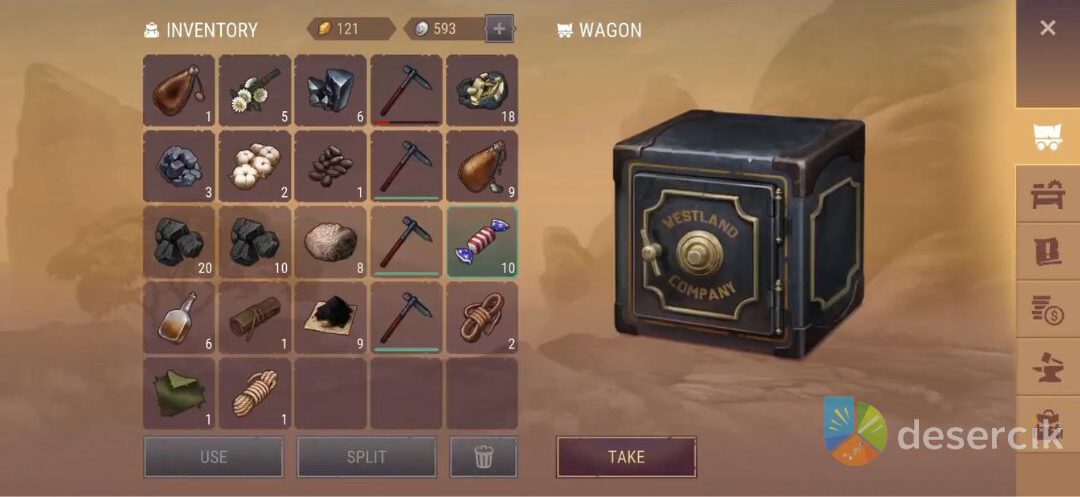Viewport: 1080px width, 497px height.
Task: Pick the coal stack of 20
Action: coord(179,242)
